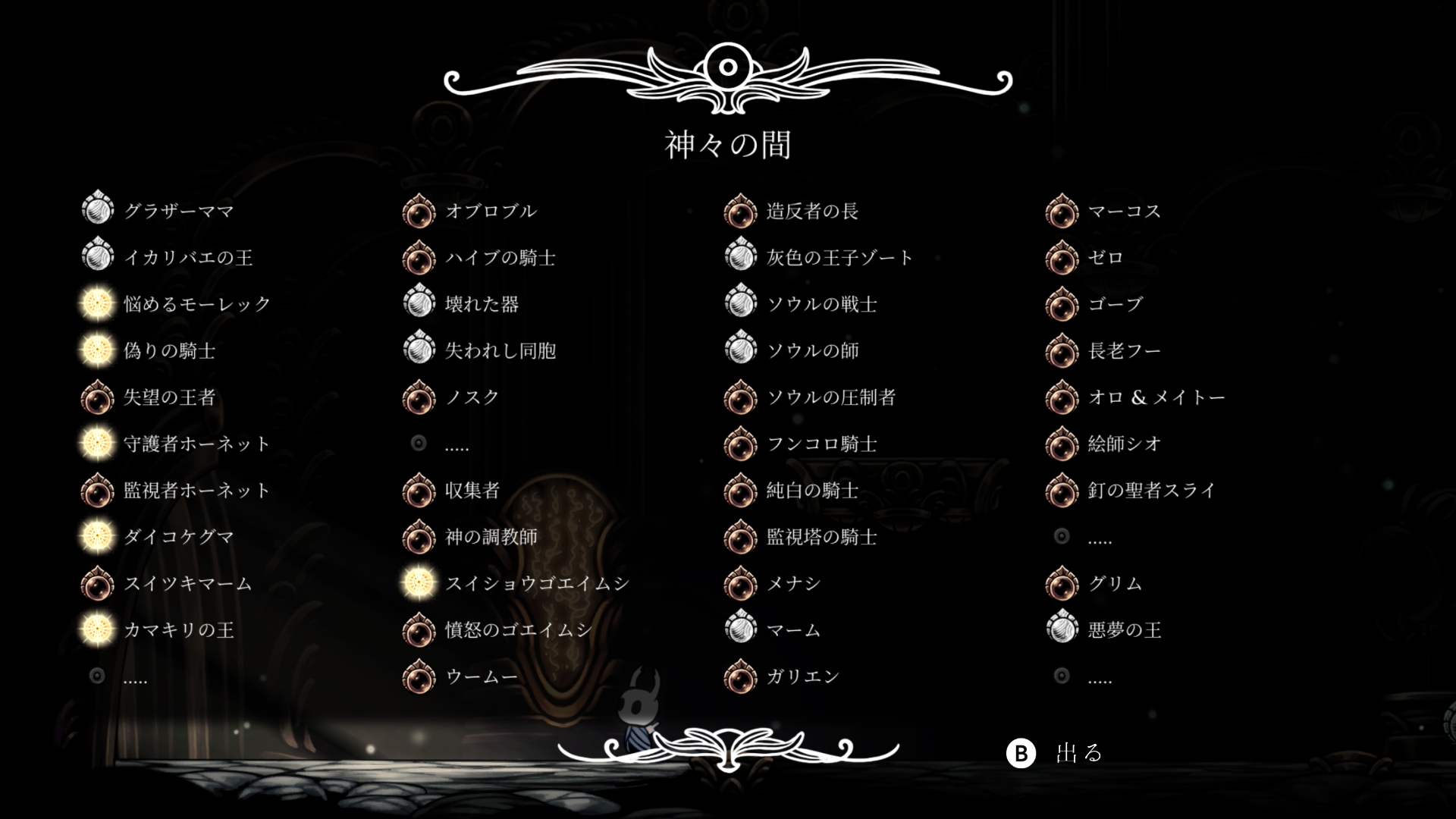Select ノスク from the list
Screen dimensions: 1456x819
[x=472, y=397]
